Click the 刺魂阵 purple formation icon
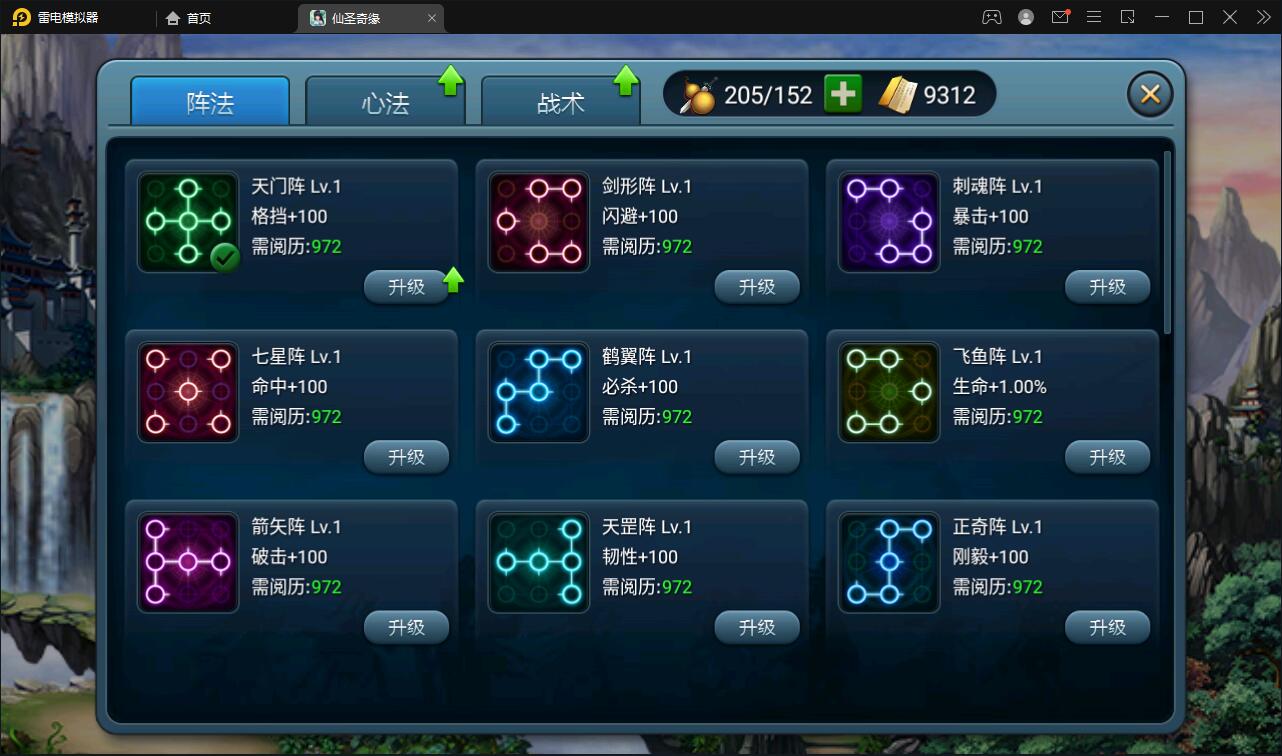 (x=888, y=221)
